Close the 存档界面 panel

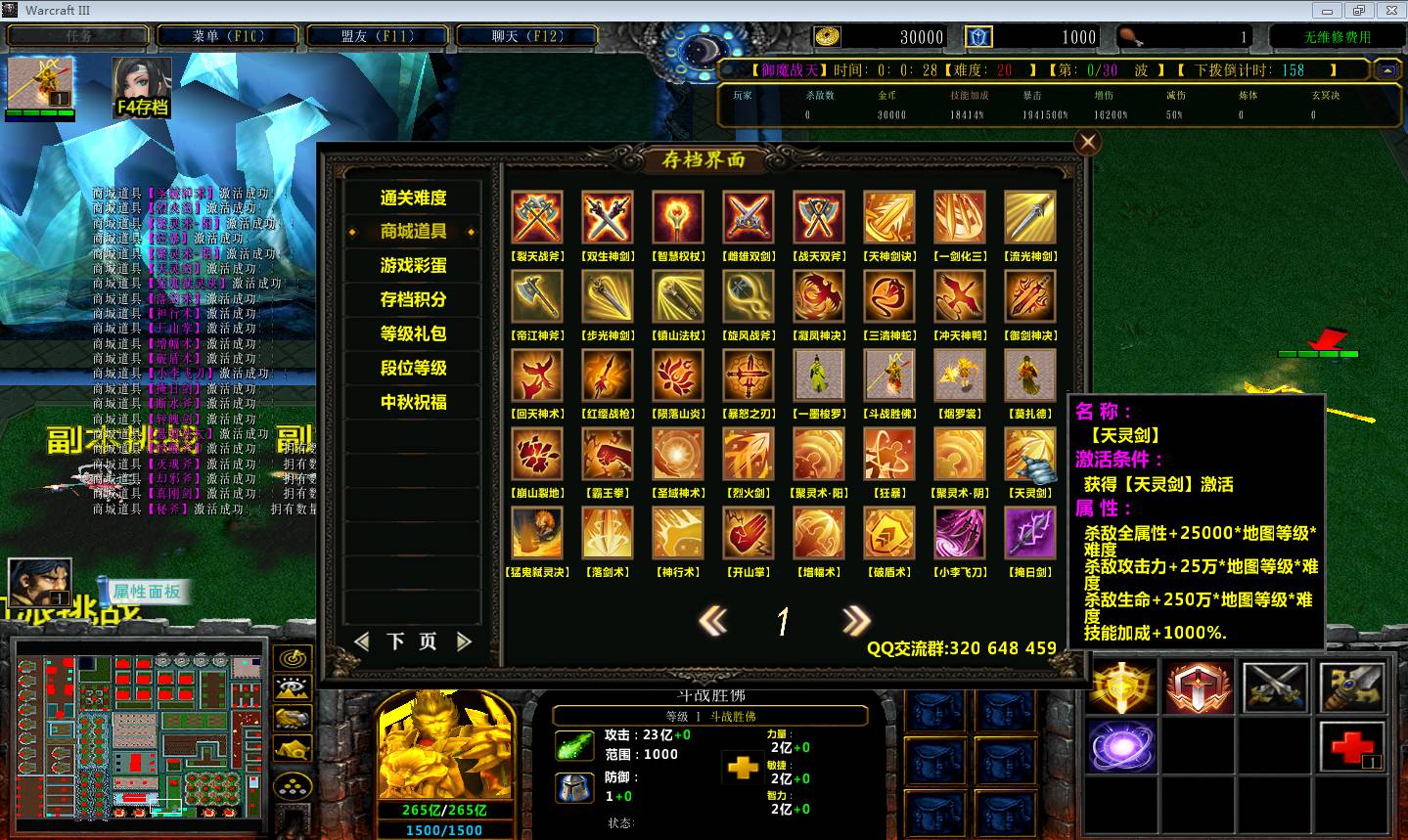click(x=1087, y=143)
